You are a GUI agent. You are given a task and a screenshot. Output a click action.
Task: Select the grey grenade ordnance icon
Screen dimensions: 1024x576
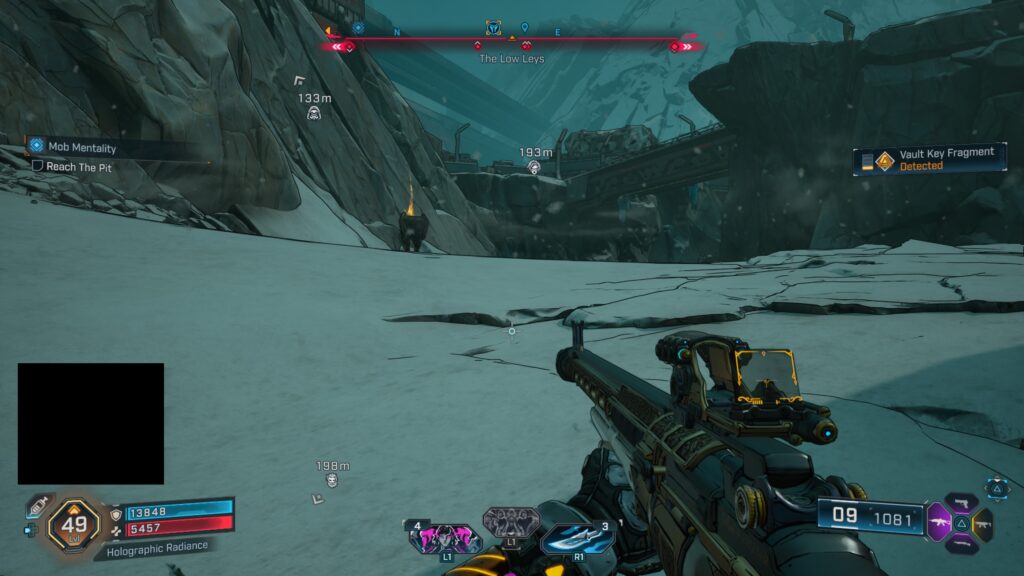coord(510,522)
